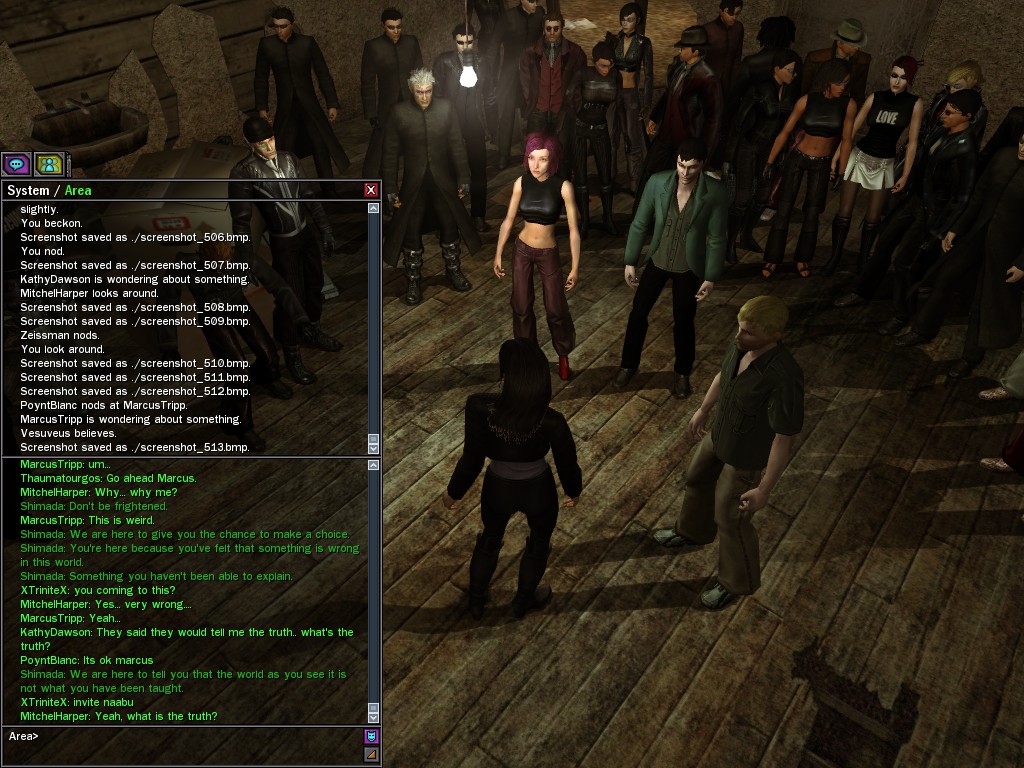Close the System / Area chat window

pos(371,190)
